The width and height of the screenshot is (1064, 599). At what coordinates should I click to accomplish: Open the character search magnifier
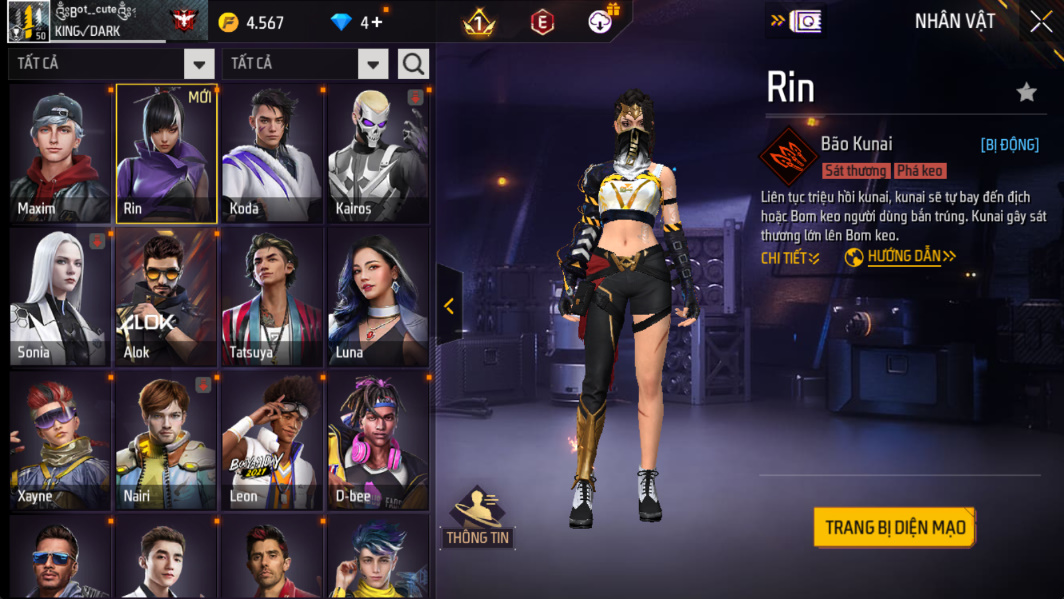point(413,64)
